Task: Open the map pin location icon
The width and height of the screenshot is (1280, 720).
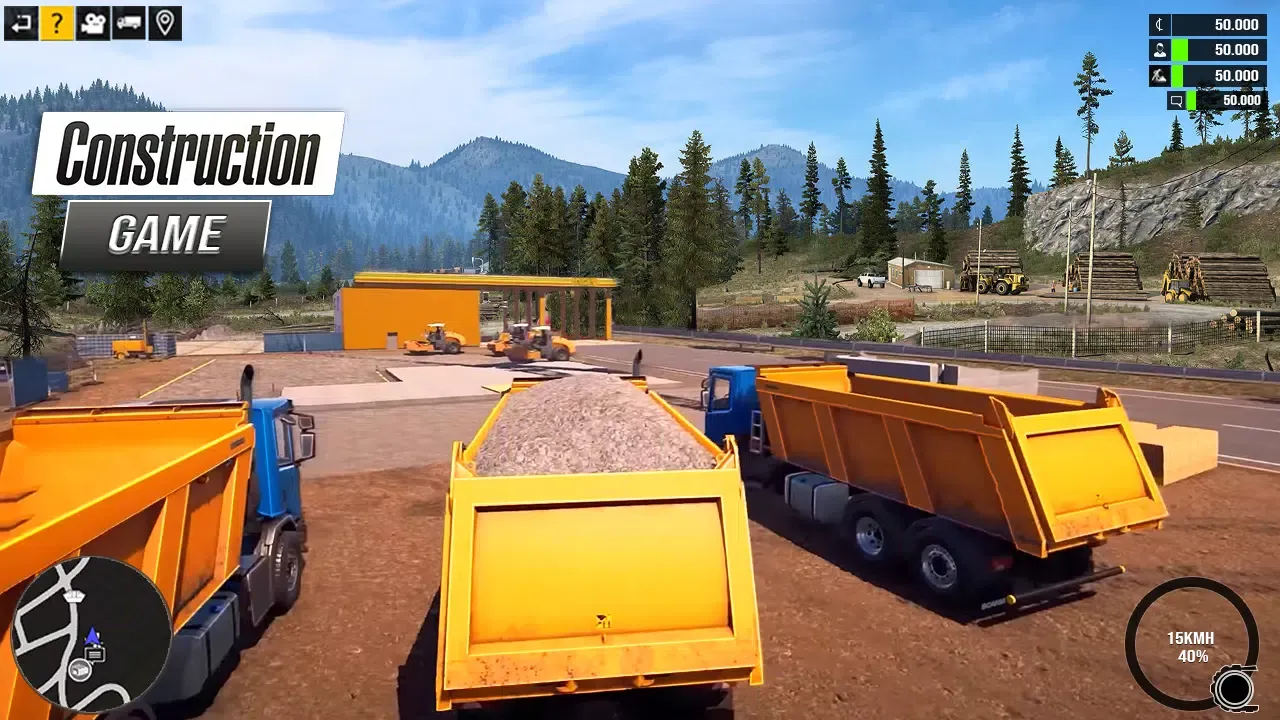Action: coord(165,23)
